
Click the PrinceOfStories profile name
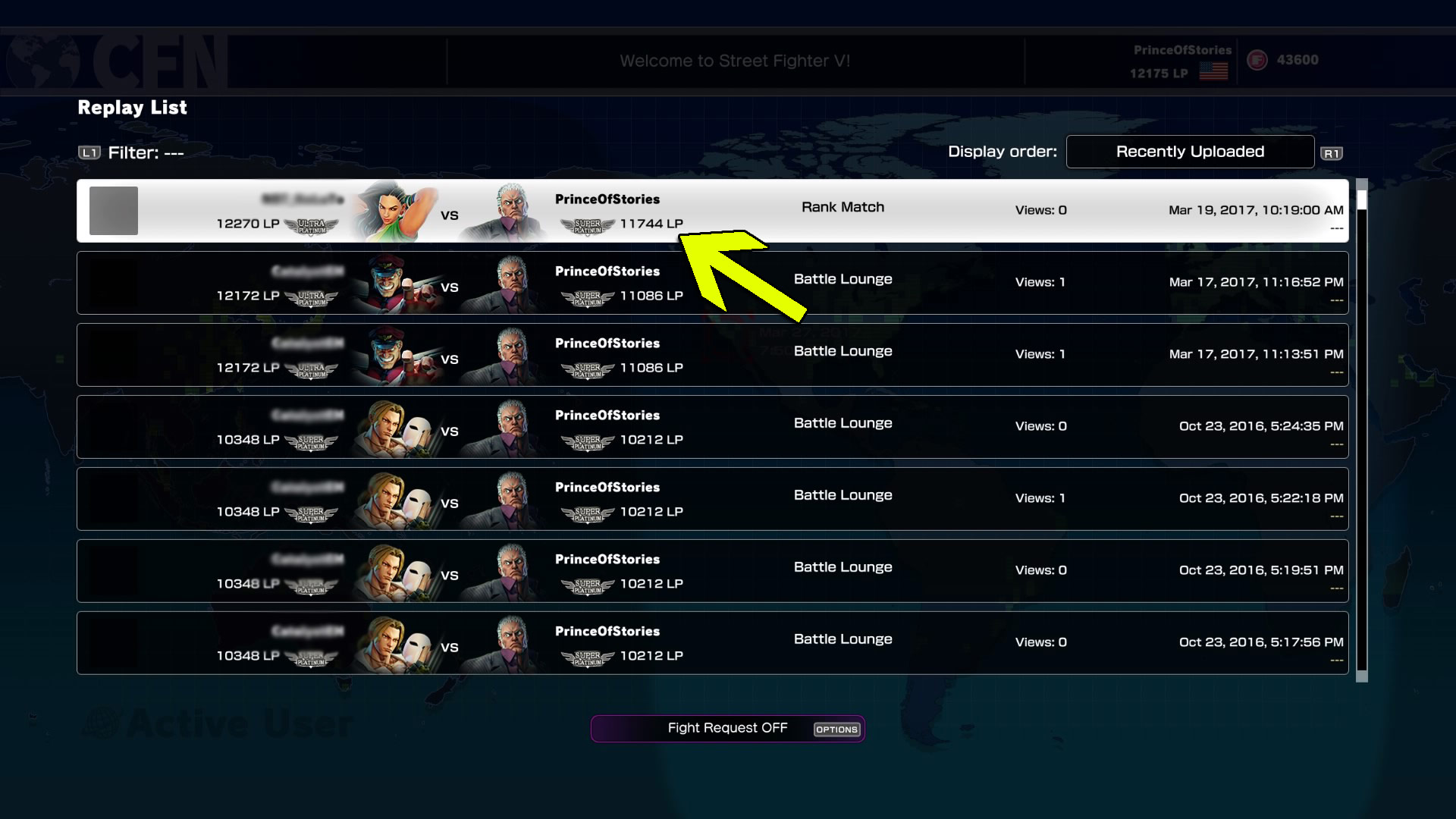[x=1181, y=50]
